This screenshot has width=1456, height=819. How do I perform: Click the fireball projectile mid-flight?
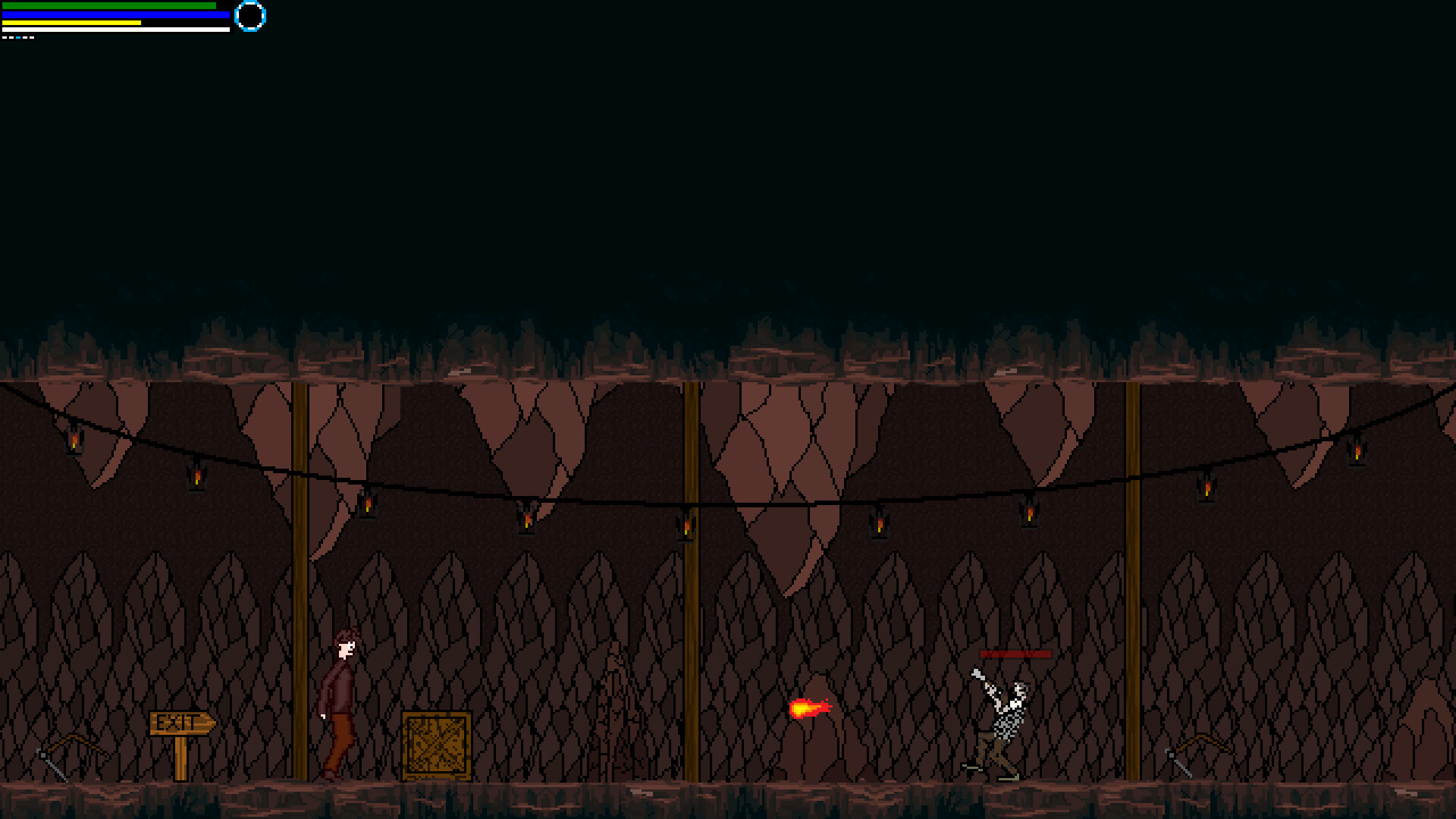(810, 708)
